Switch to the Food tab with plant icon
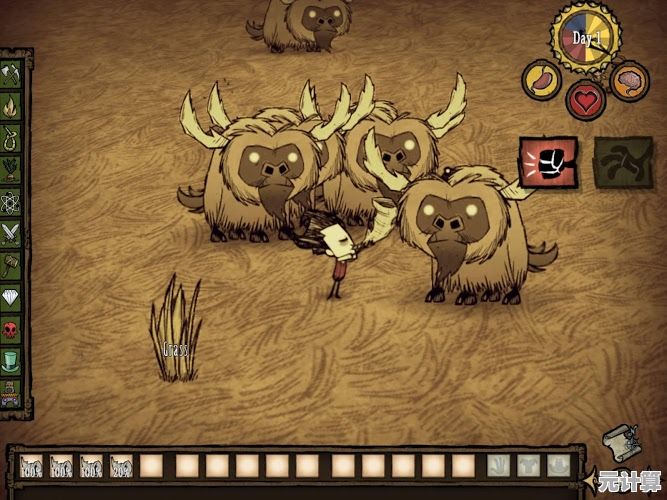The image size is (667, 500). (x=12, y=169)
